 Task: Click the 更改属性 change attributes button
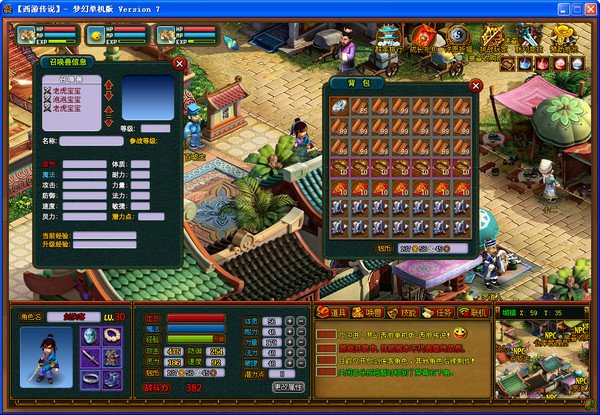coord(288,386)
